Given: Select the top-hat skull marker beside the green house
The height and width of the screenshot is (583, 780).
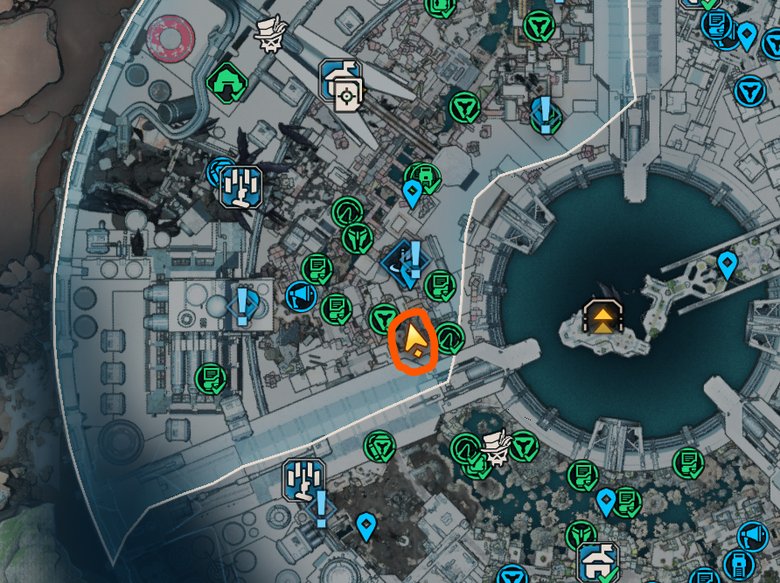Looking at the screenshot, I should [269, 34].
